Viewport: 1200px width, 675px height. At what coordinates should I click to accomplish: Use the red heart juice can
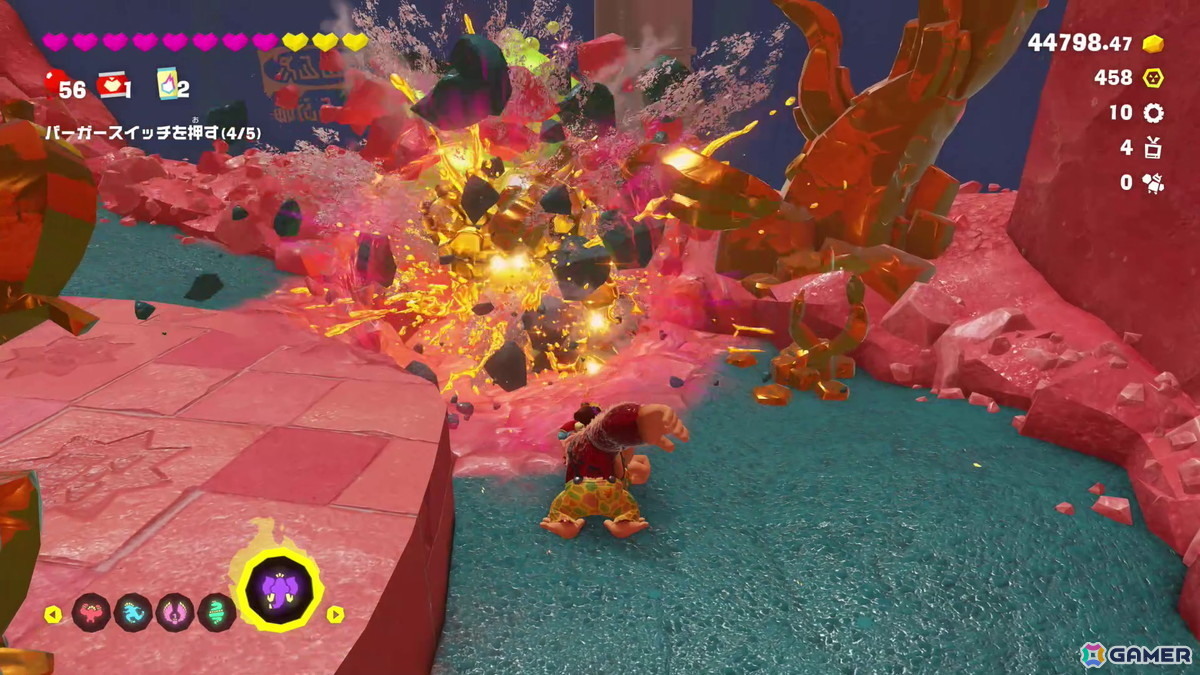111,86
